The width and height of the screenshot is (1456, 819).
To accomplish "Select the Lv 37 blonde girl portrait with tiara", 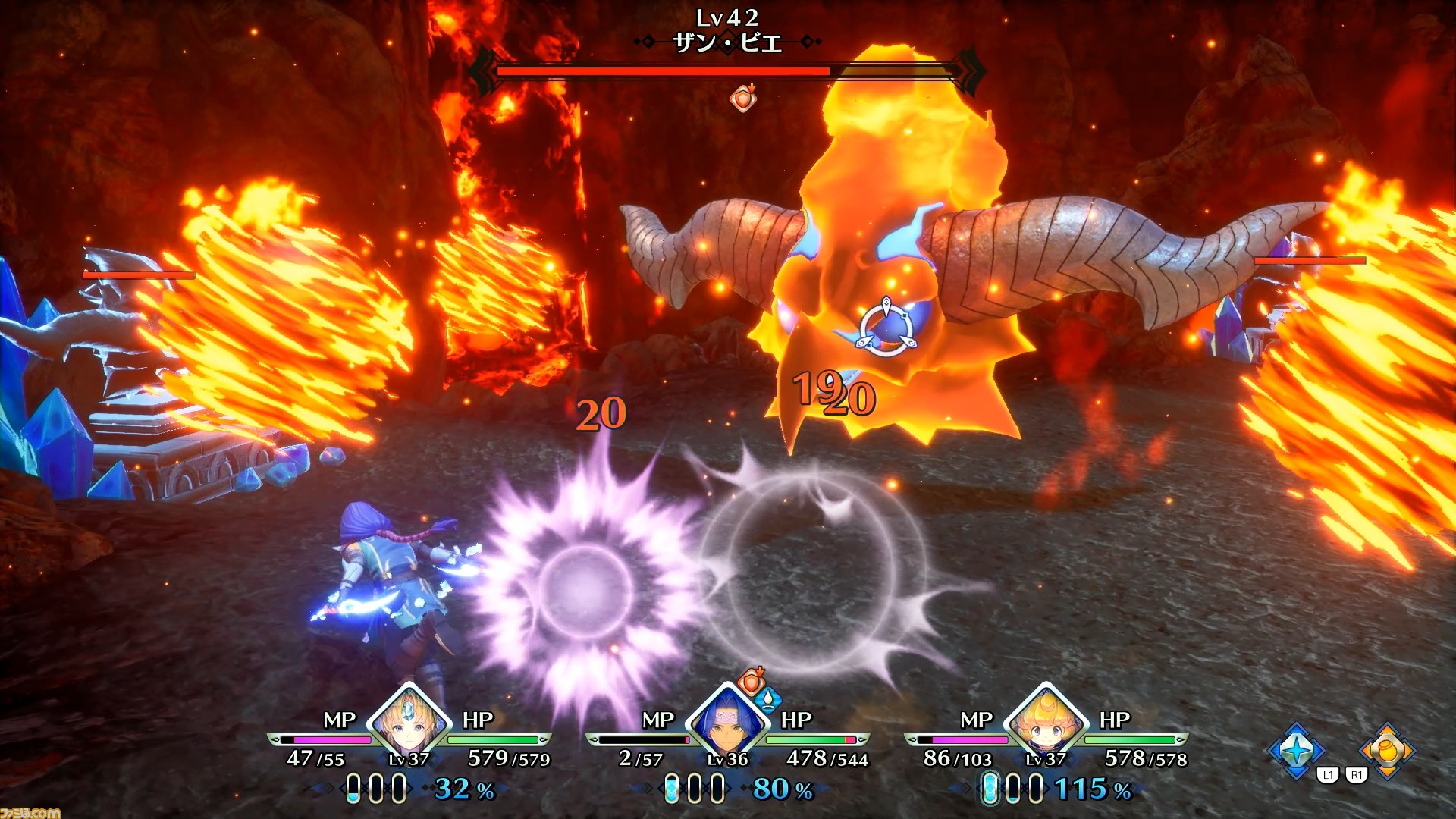I will pos(409,721).
